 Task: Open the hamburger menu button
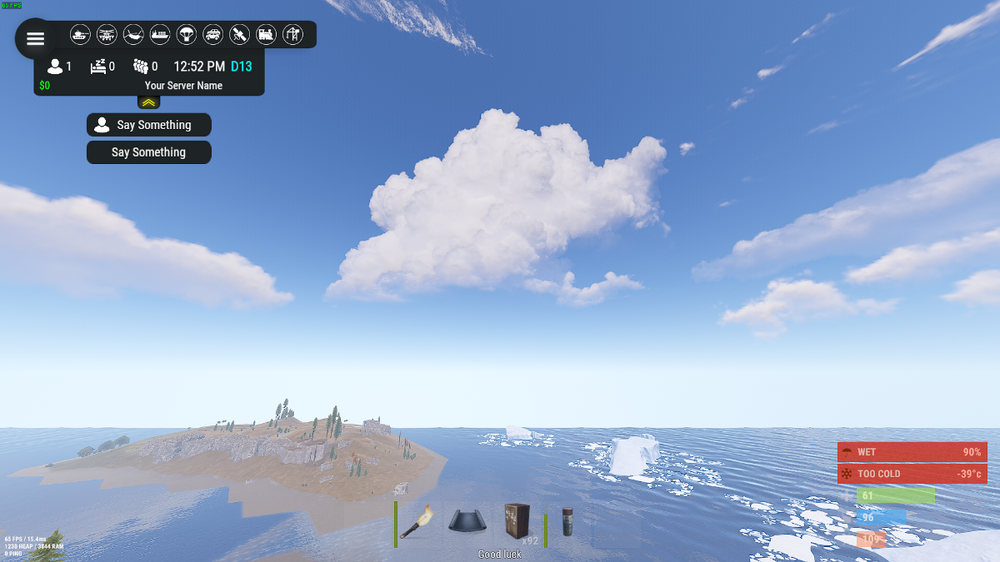[35, 39]
